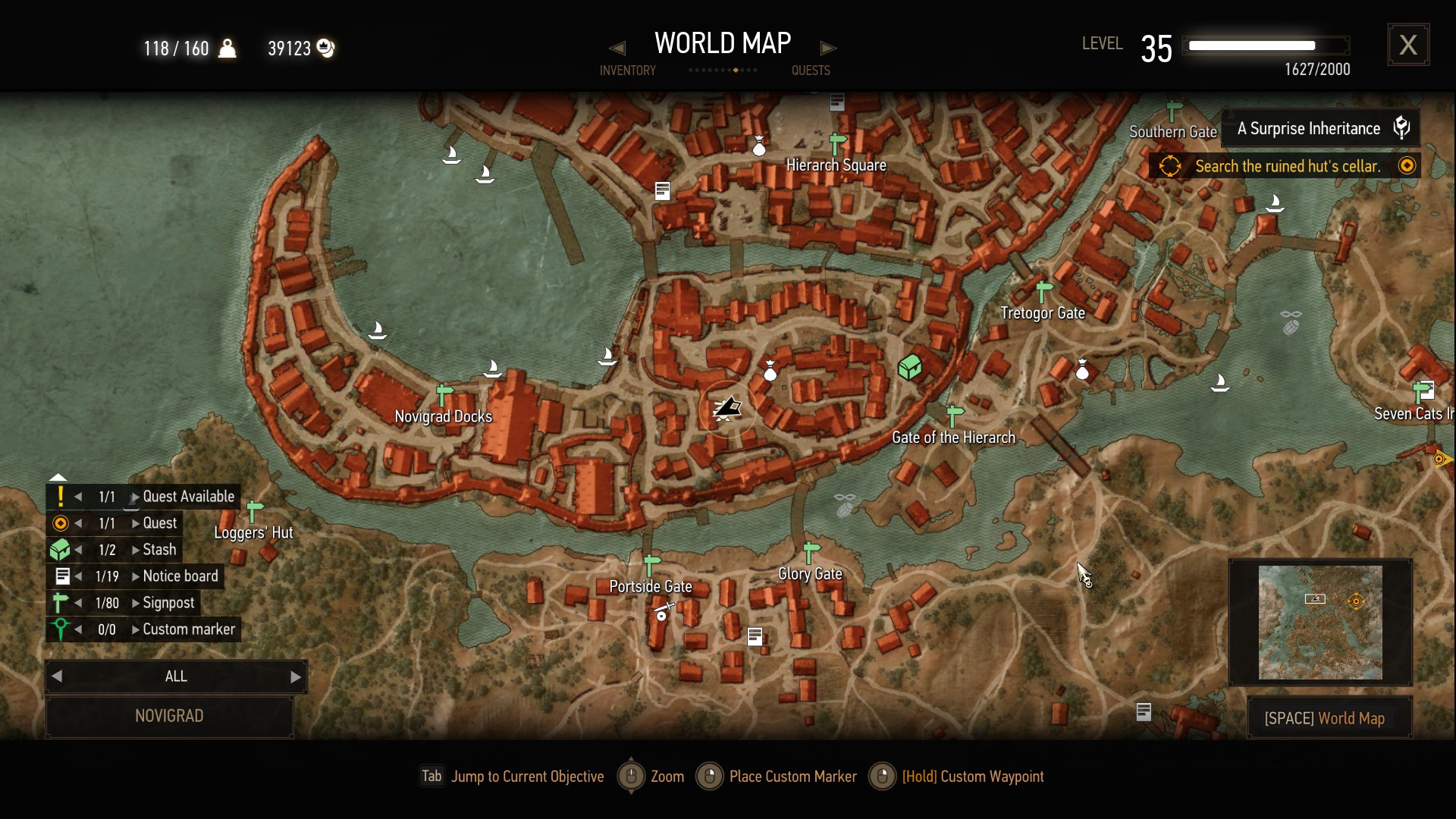This screenshot has height=819, width=1456.
Task: Cycle the ALL filter with right arrow
Action: pyautogui.click(x=296, y=677)
